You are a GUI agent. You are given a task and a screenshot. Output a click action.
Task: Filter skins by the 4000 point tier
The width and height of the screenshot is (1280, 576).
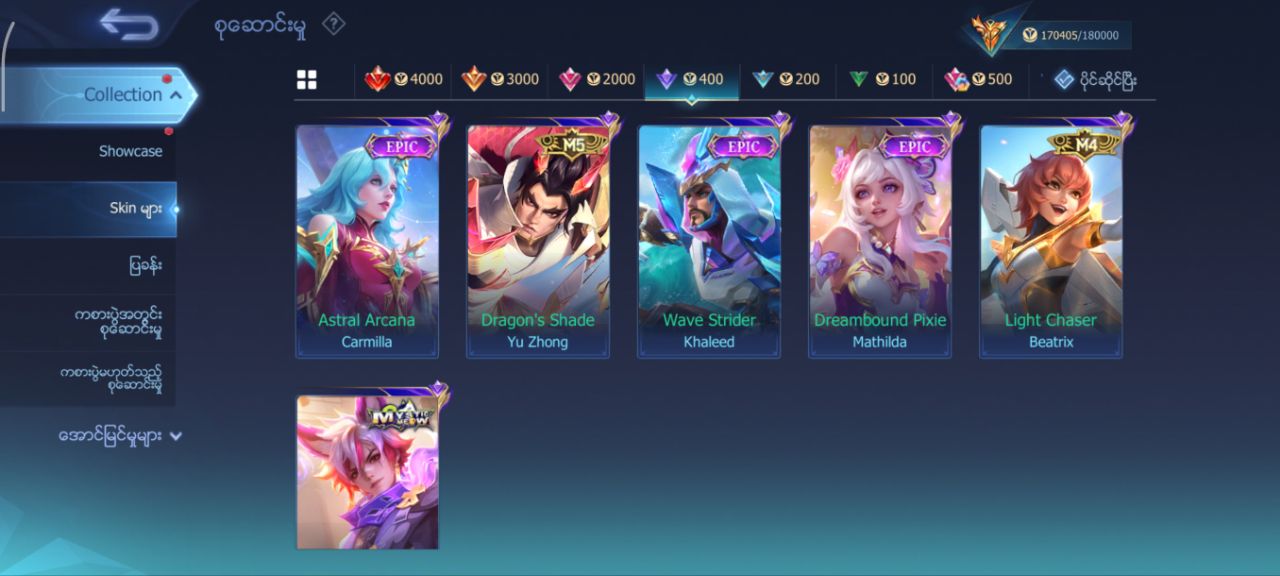[x=404, y=80]
